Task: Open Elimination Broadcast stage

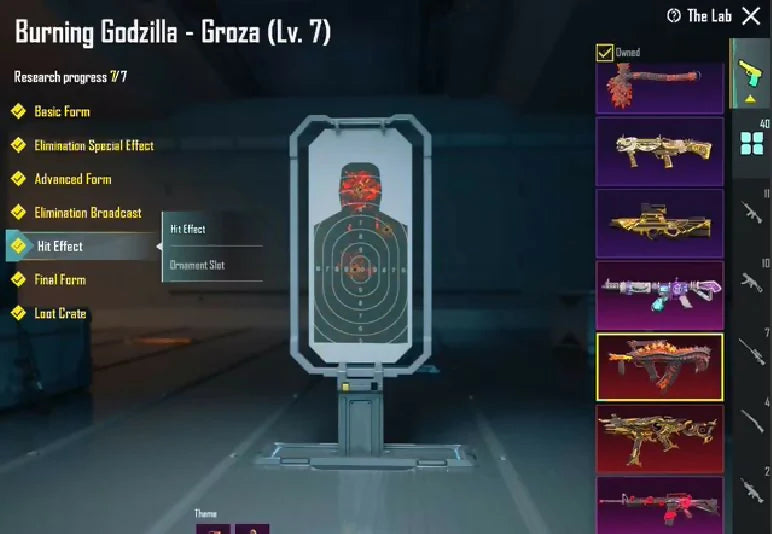Action: pyautogui.click(x=87, y=213)
